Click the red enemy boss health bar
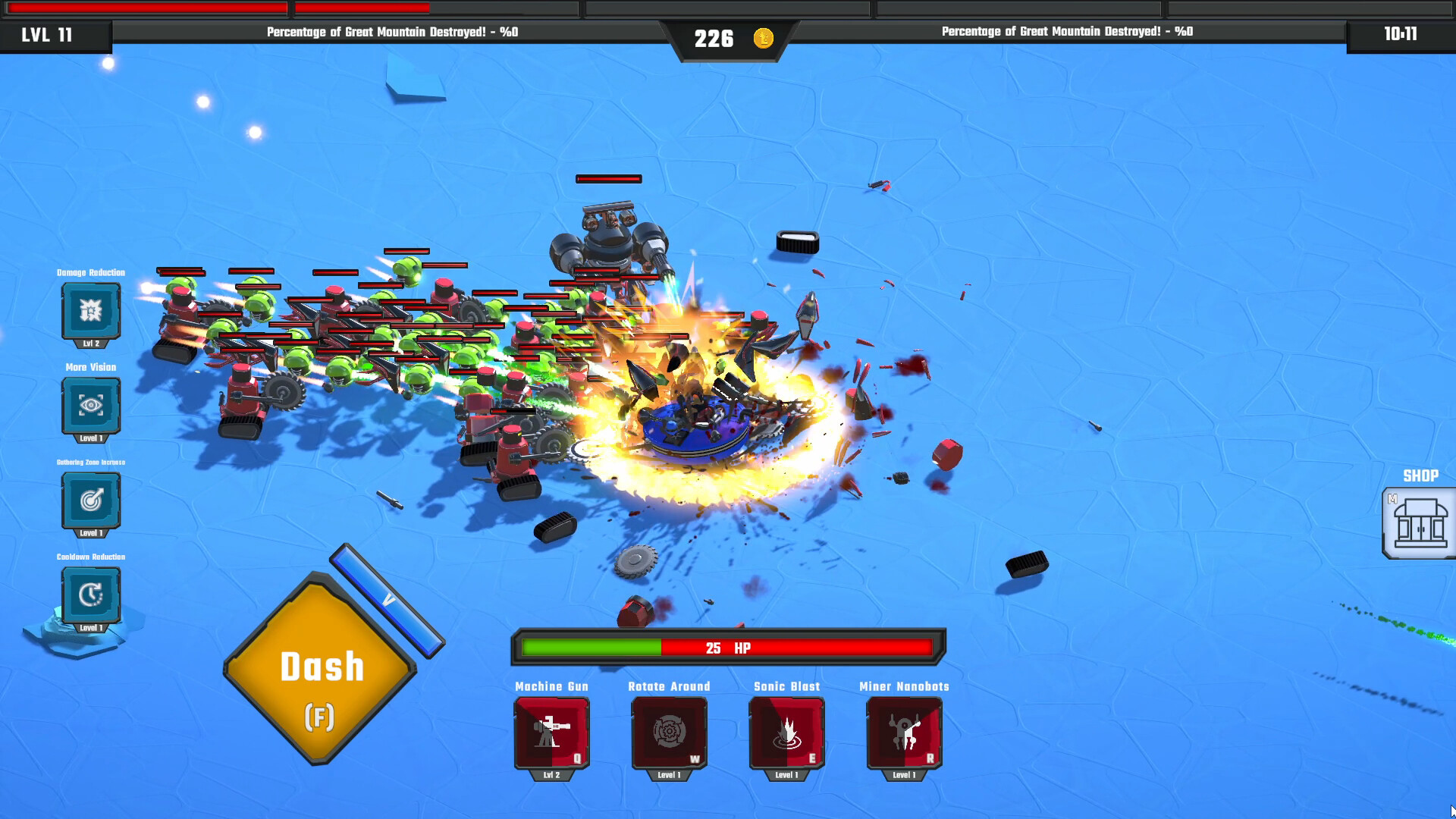1456x819 pixels. 609,179
